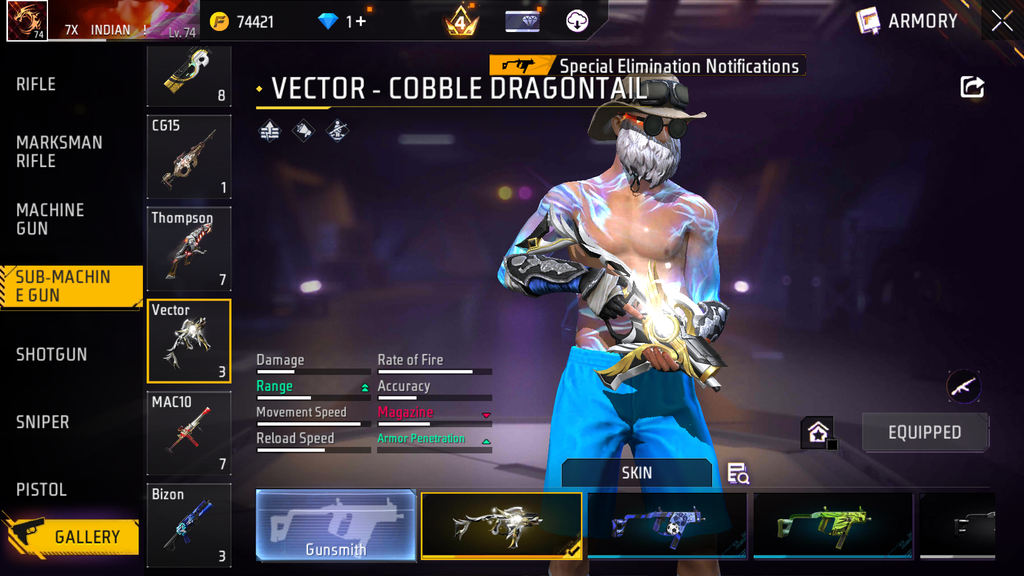Open the Marksman Rifle category
1024x576 pixels.
pyautogui.click(x=59, y=151)
